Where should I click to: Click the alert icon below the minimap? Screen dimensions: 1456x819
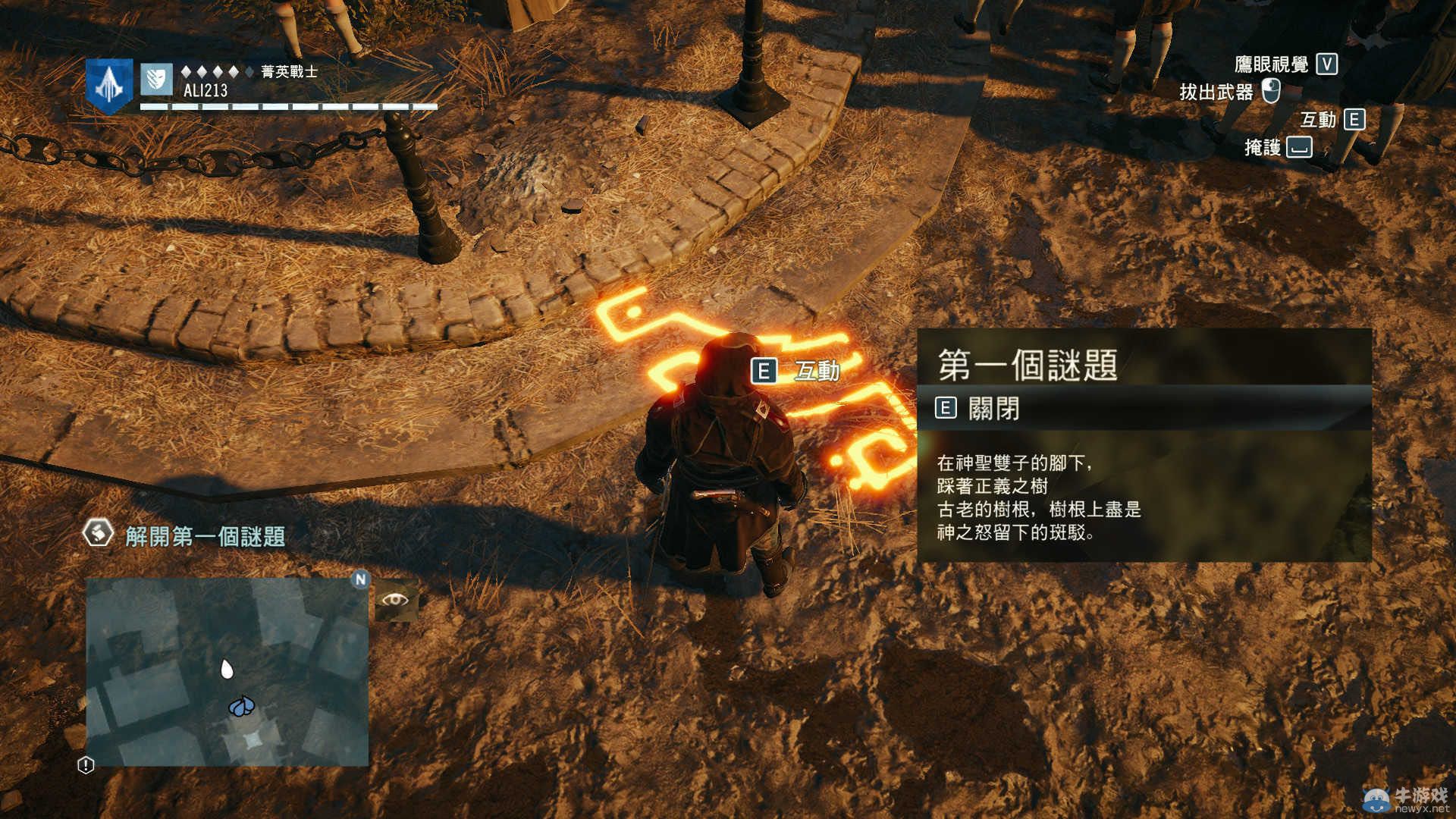coord(86,765)
